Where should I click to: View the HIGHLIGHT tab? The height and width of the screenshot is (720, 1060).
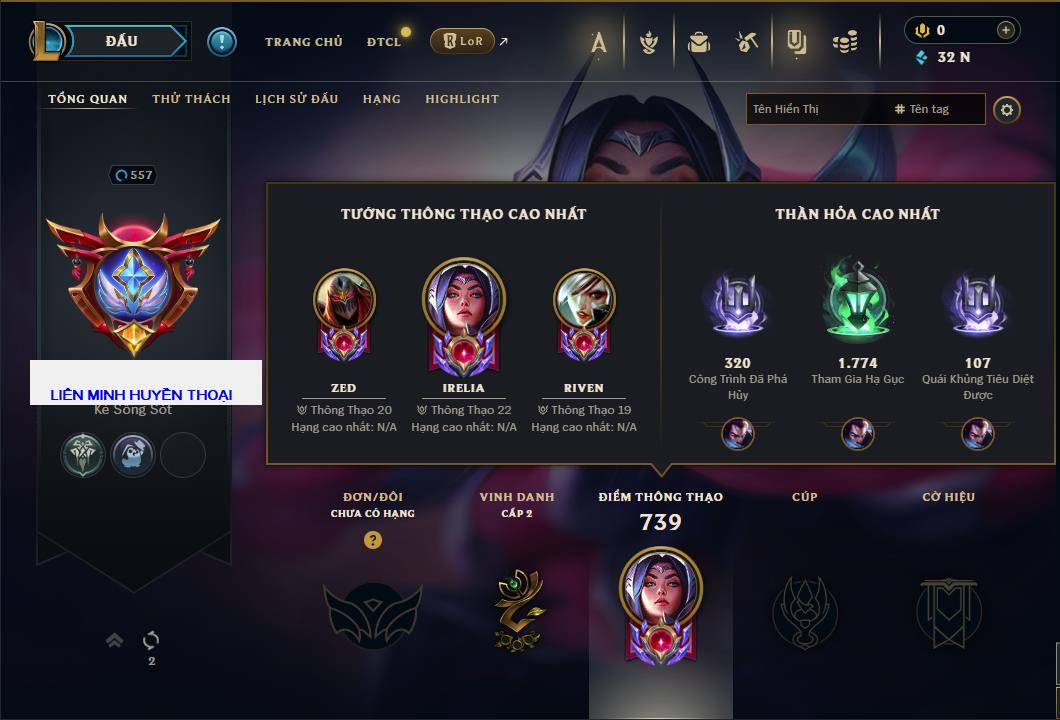462,99
